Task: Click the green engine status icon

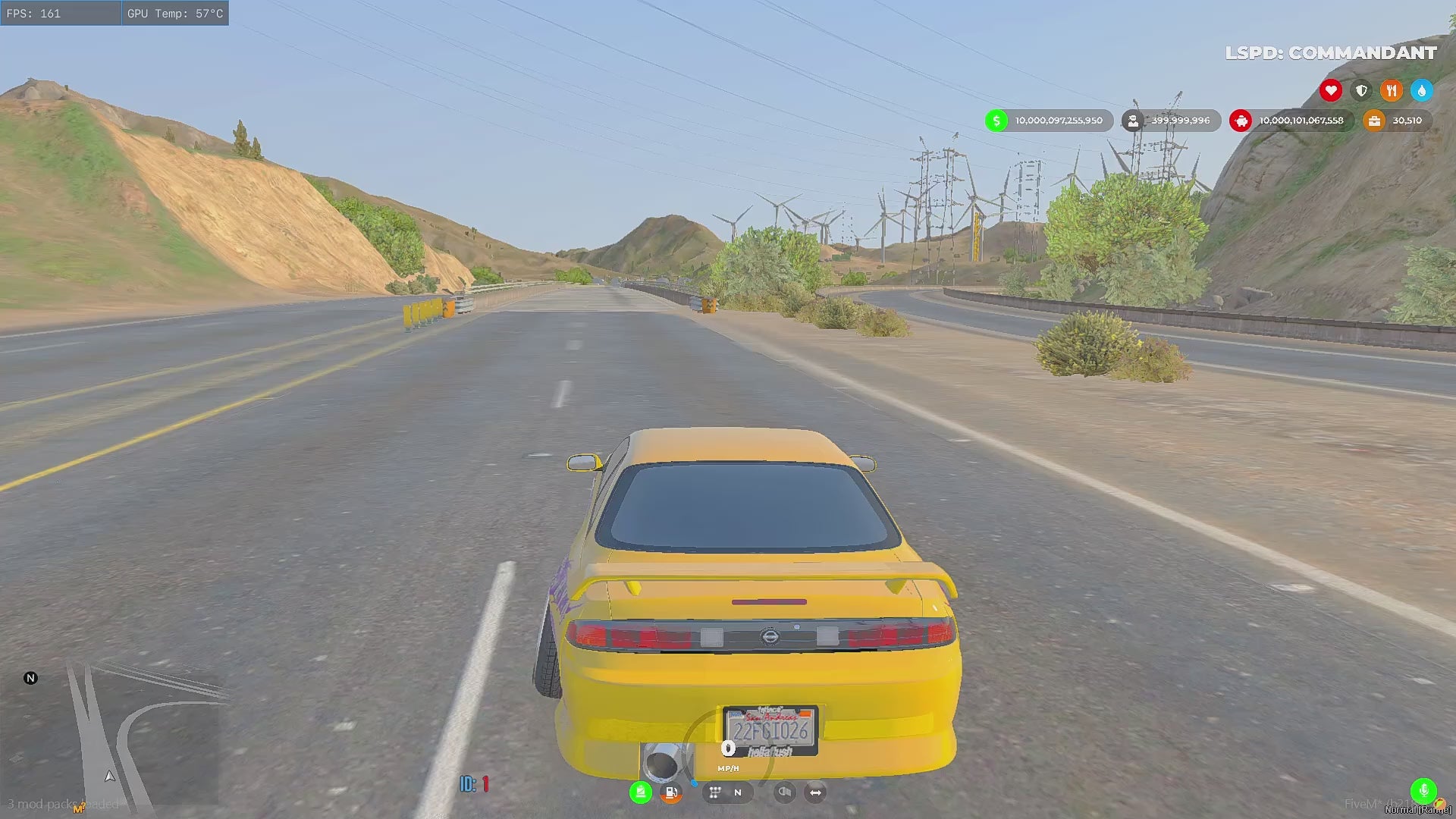Action: [641, 792]
